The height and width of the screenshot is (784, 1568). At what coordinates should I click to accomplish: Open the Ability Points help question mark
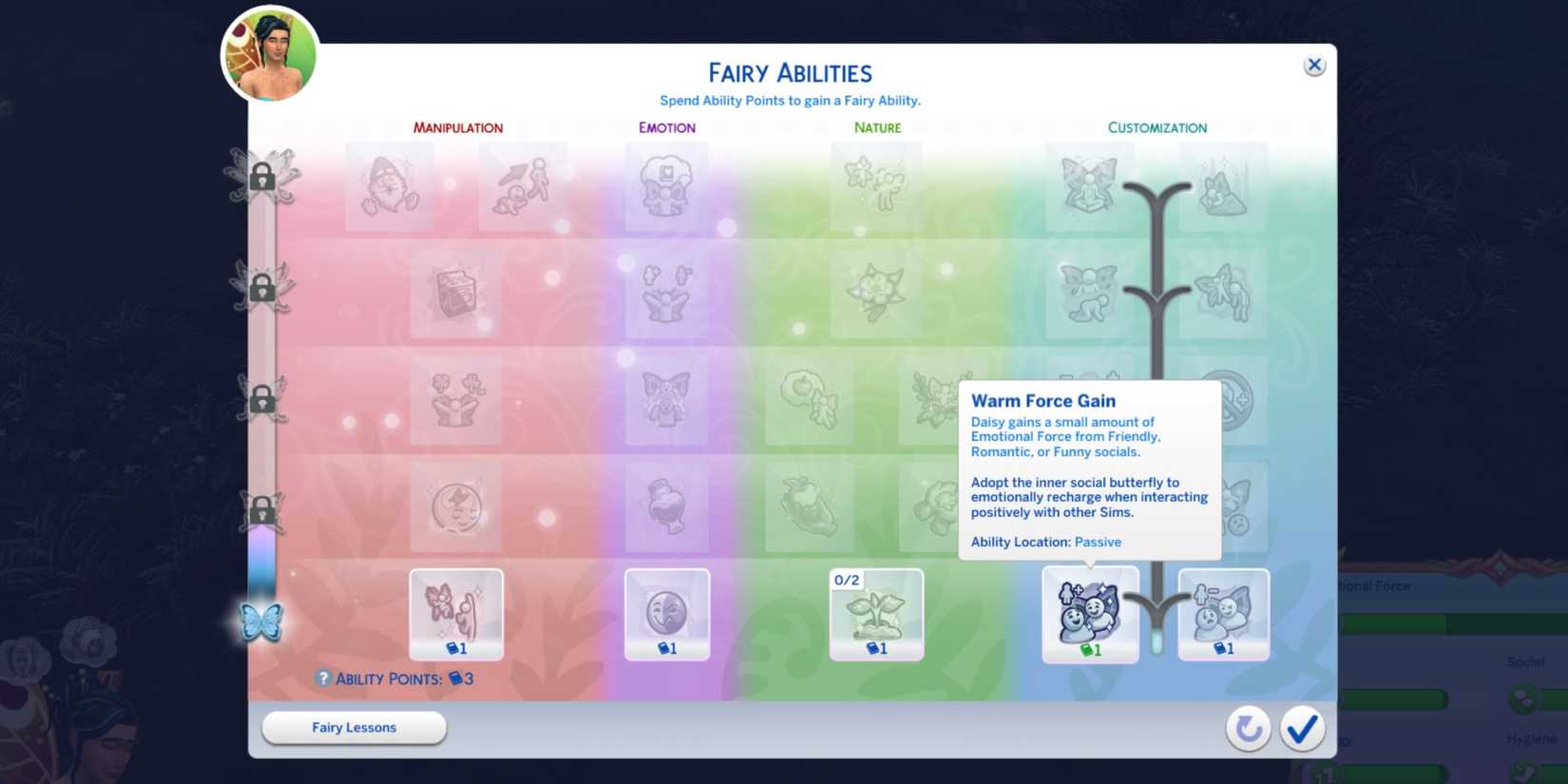coord(324,677)
